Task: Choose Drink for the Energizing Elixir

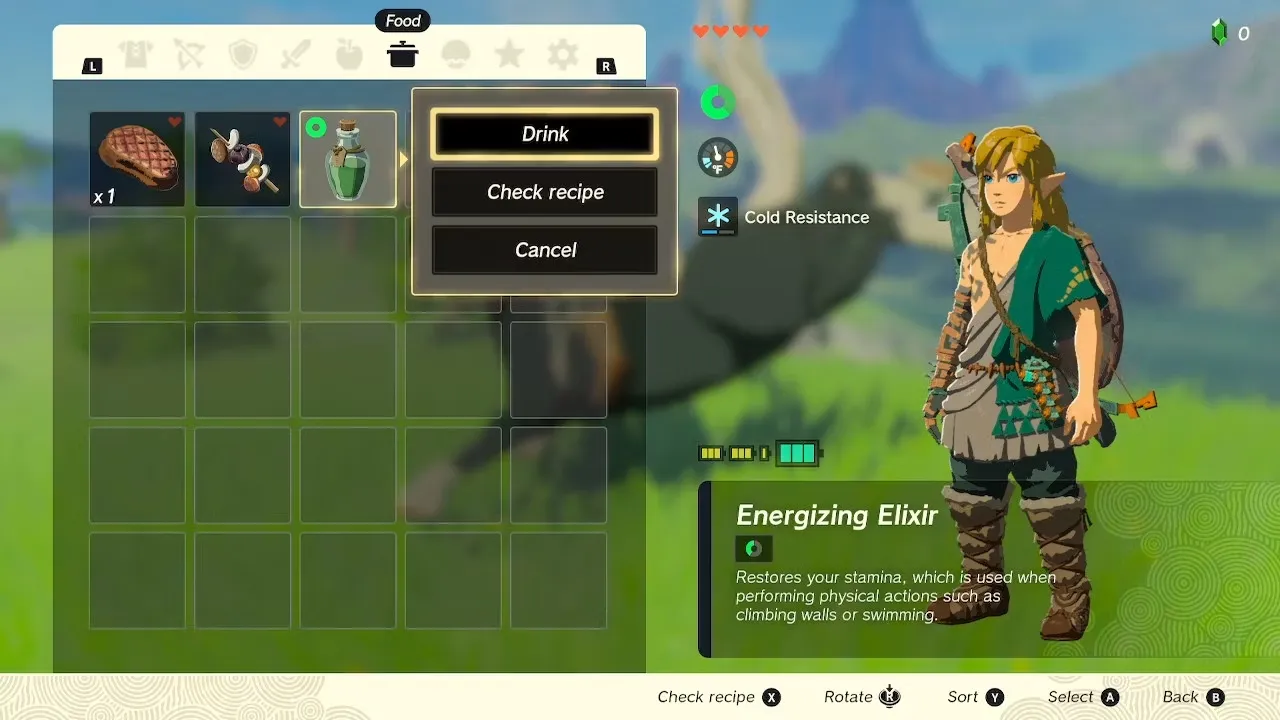Action: [x=545, y=134]
